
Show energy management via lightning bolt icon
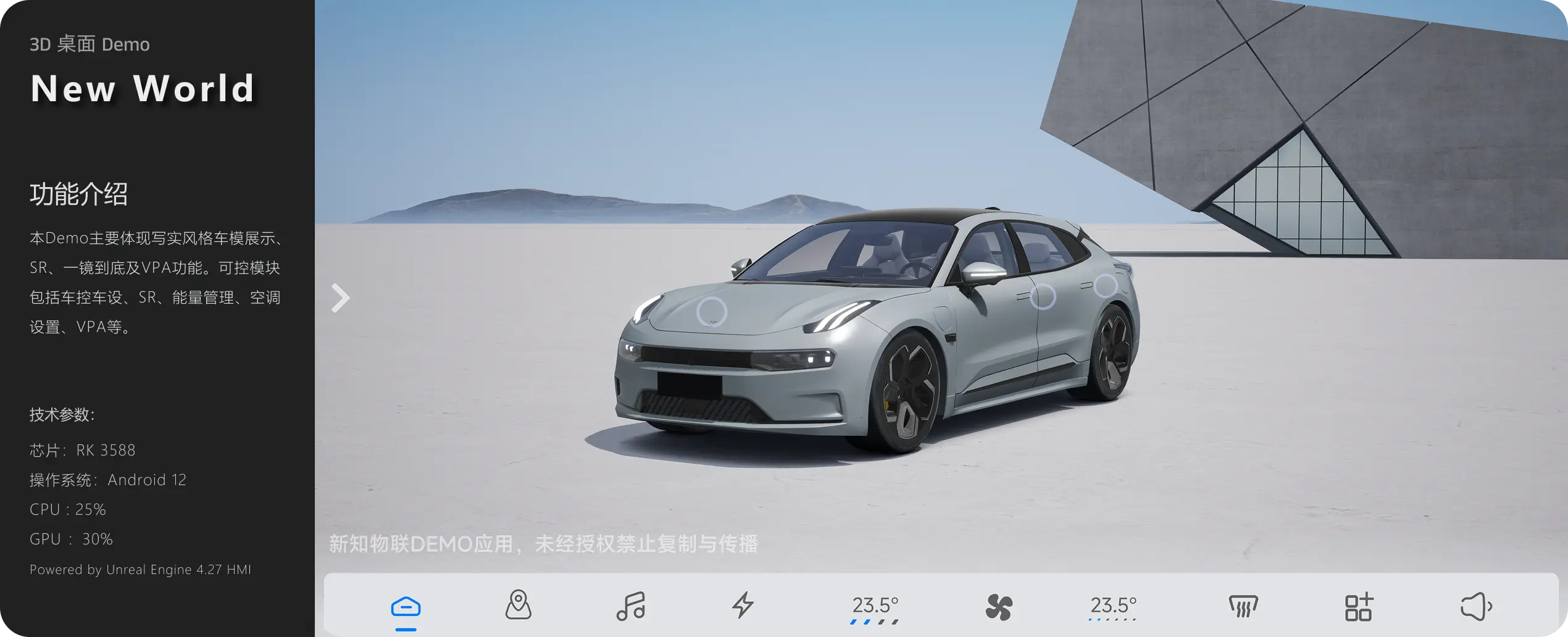point(743,605)
